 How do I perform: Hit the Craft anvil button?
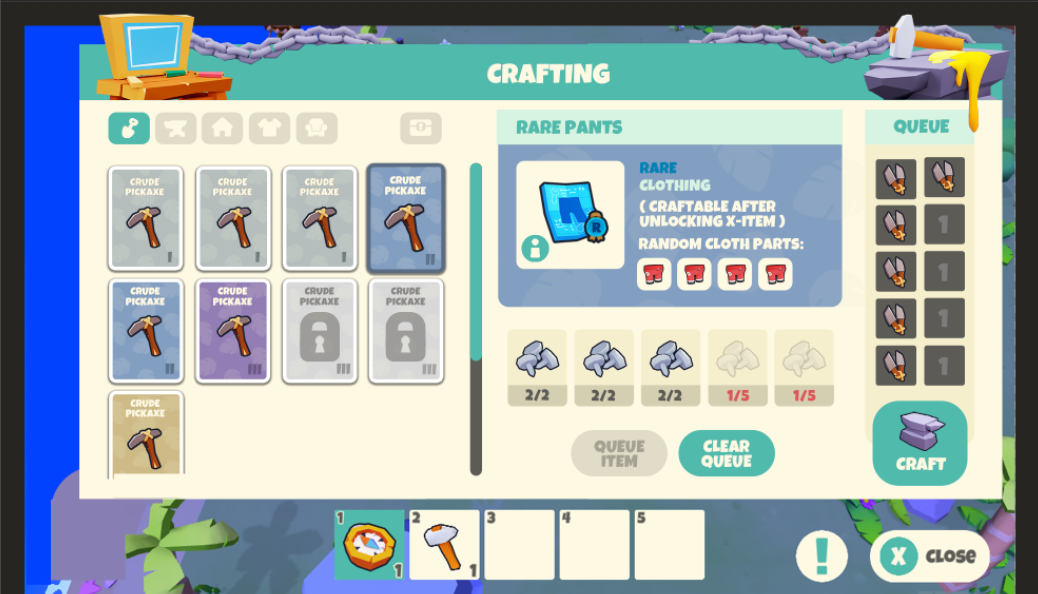pos(919,443)
